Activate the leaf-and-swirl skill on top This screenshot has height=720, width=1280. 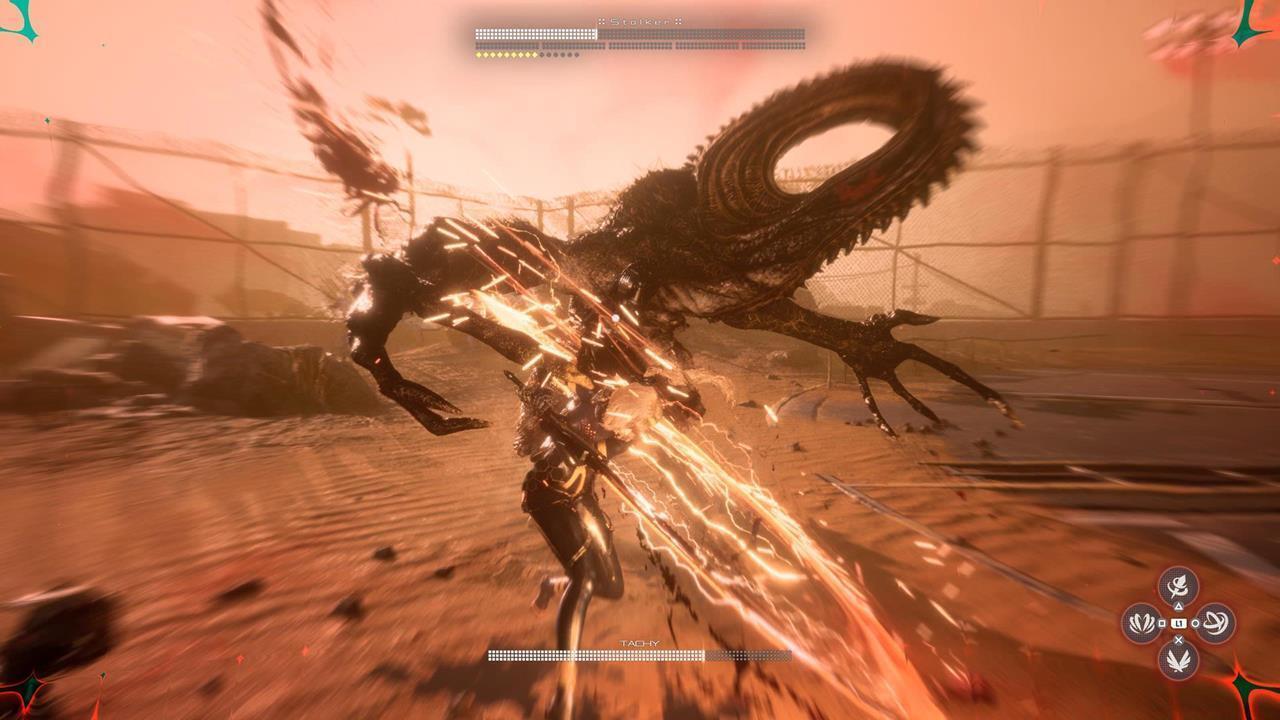point(1178,586)
